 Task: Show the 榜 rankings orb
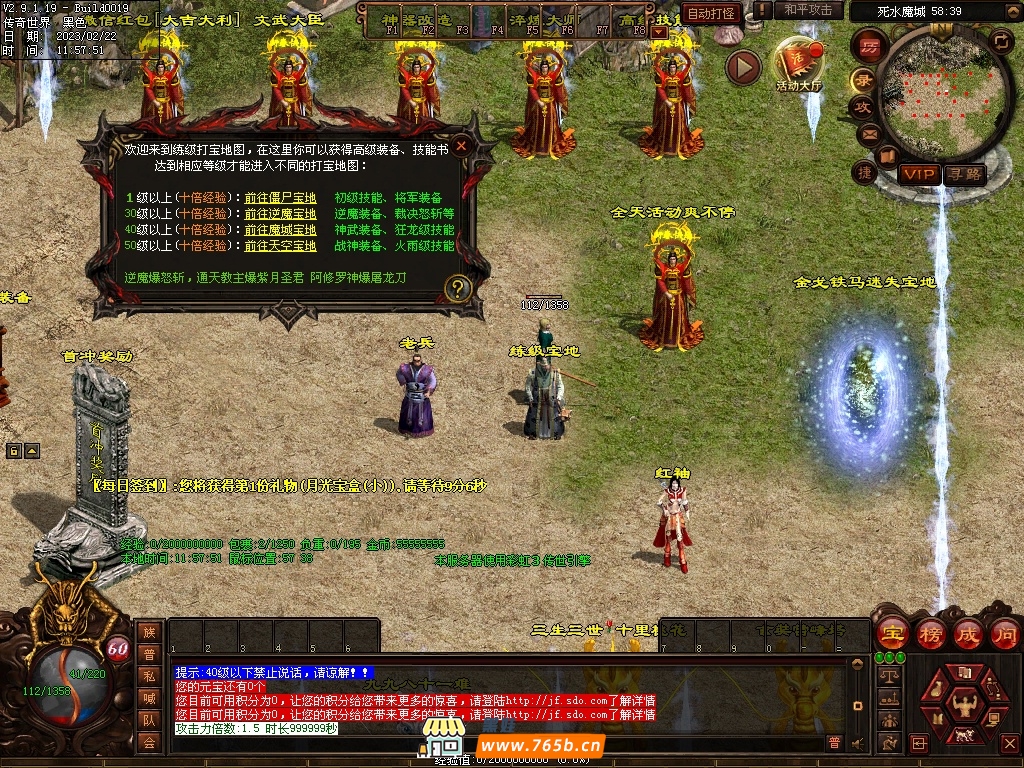930,634
